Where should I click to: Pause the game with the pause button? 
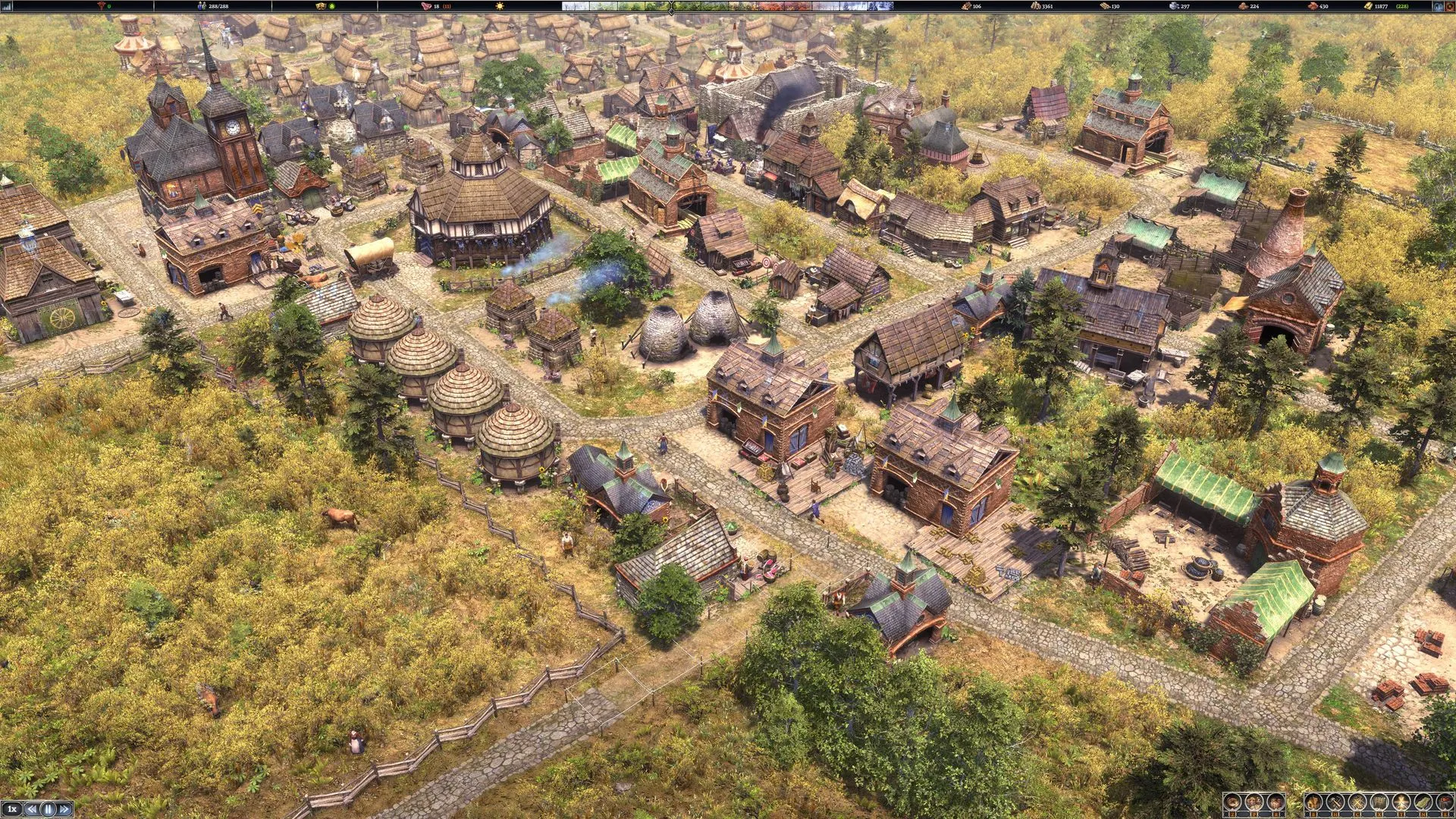pyautogui.click(x=48, y=809)
